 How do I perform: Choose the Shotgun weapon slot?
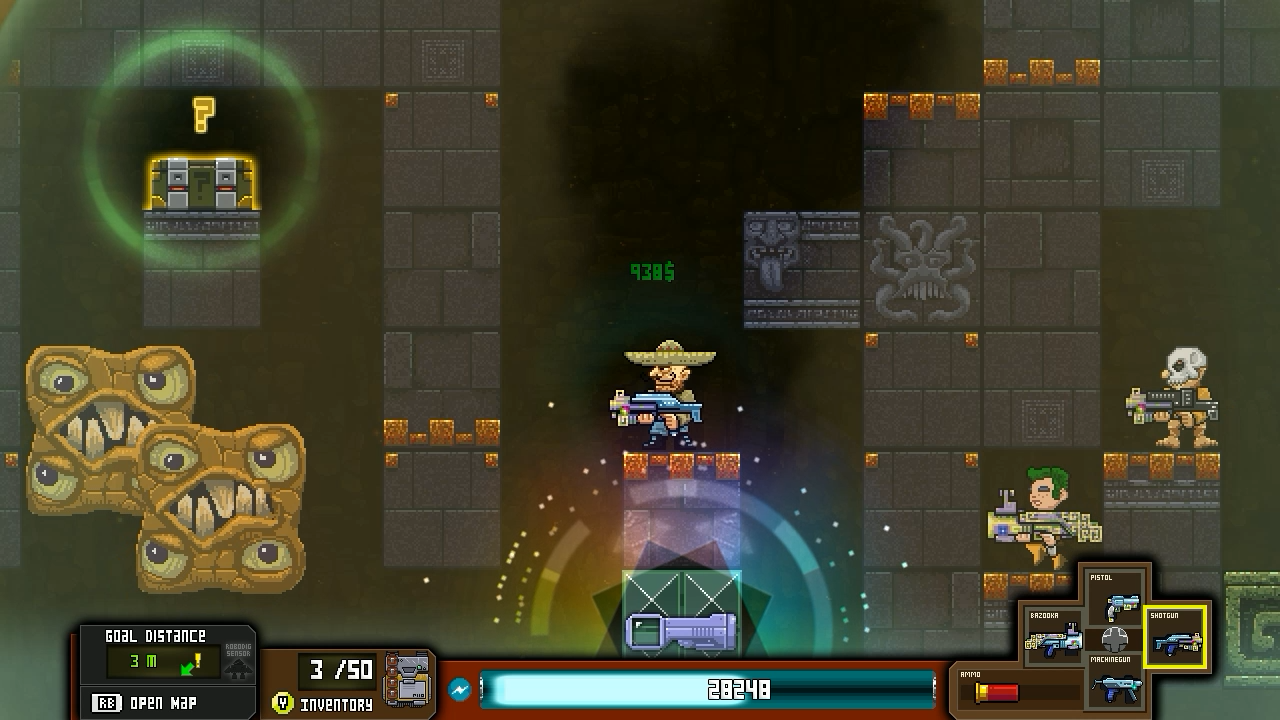[1175, 636]
